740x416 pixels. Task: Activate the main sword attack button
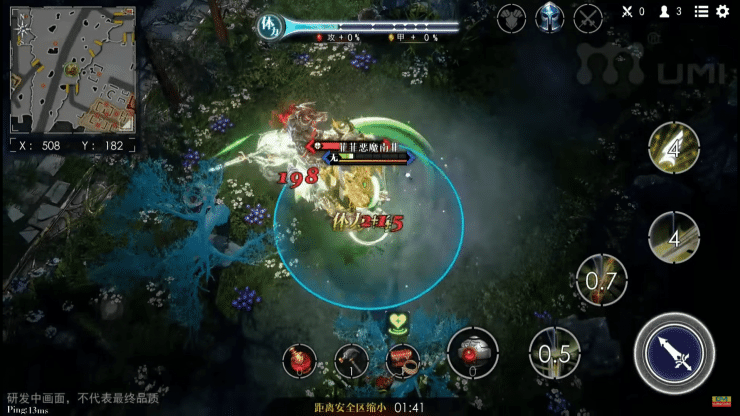click(x=674, y=352)
